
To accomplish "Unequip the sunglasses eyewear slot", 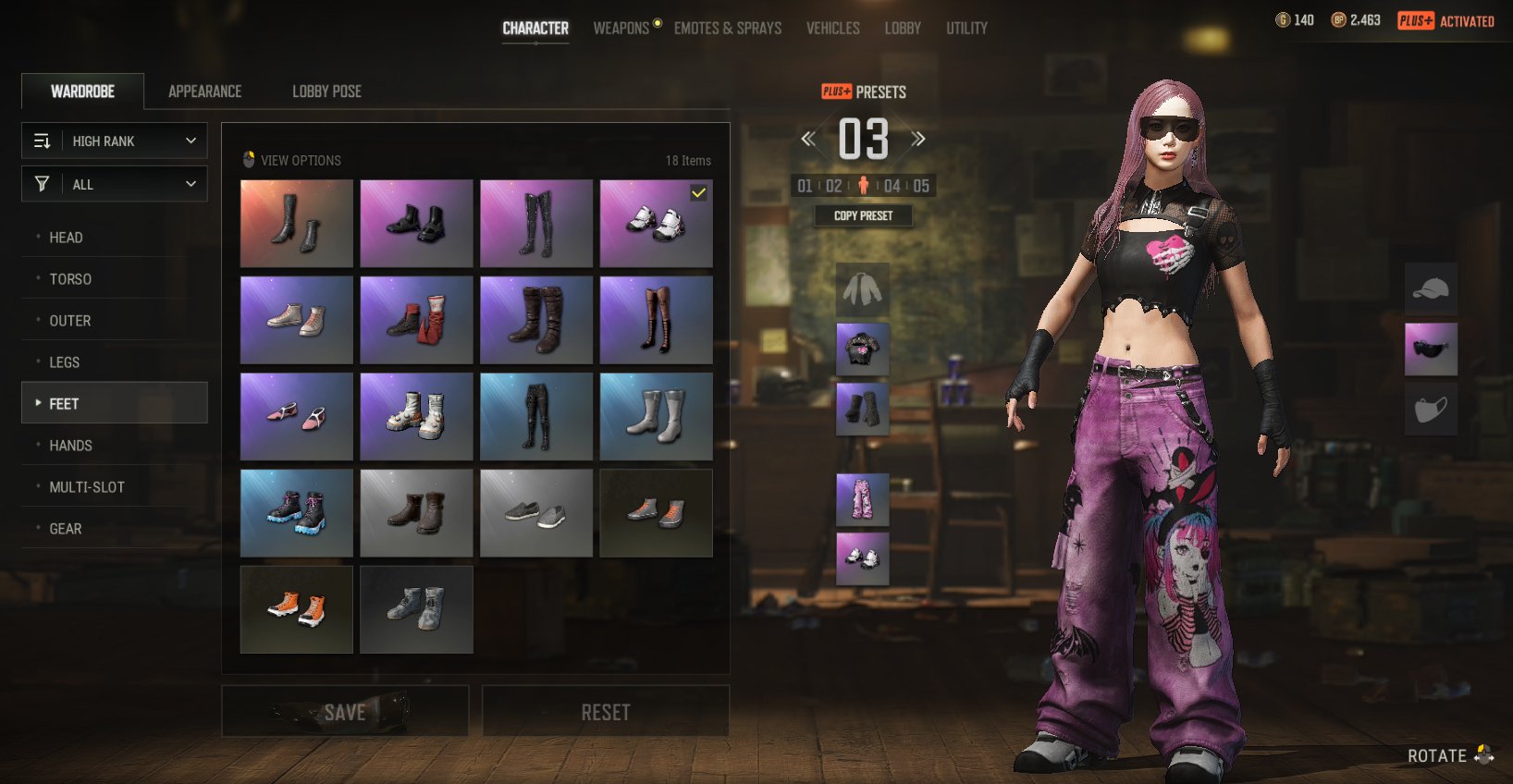I will click(x=1431, y=349).
